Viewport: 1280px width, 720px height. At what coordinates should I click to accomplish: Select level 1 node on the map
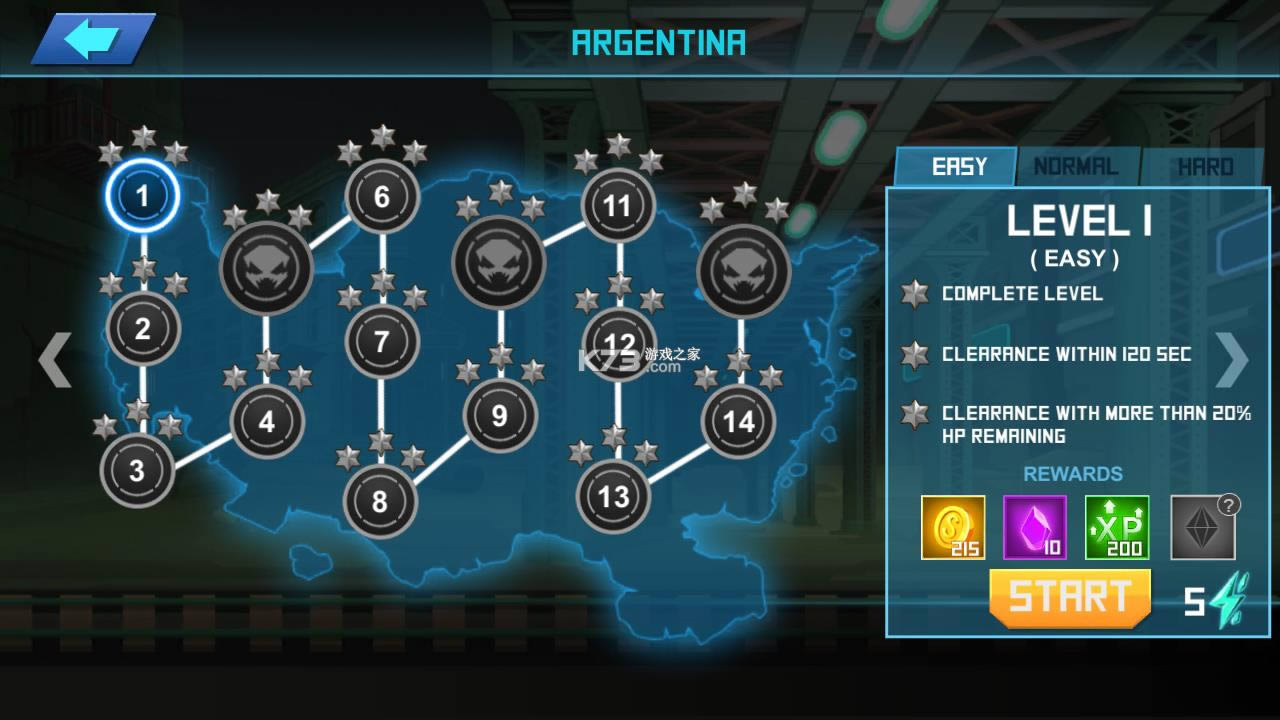pyautogui.click(x=142, y=196)
